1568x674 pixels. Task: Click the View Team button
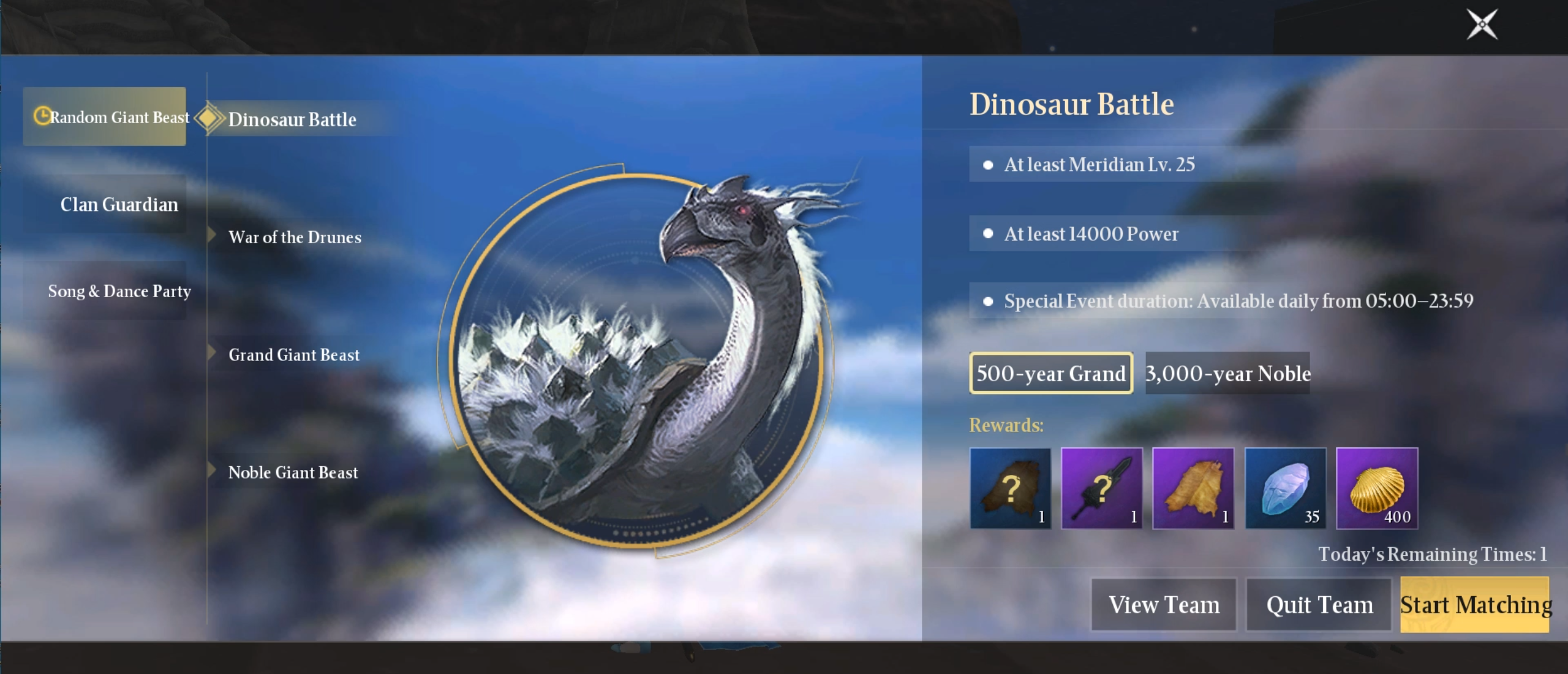(x=1164, y=604)
